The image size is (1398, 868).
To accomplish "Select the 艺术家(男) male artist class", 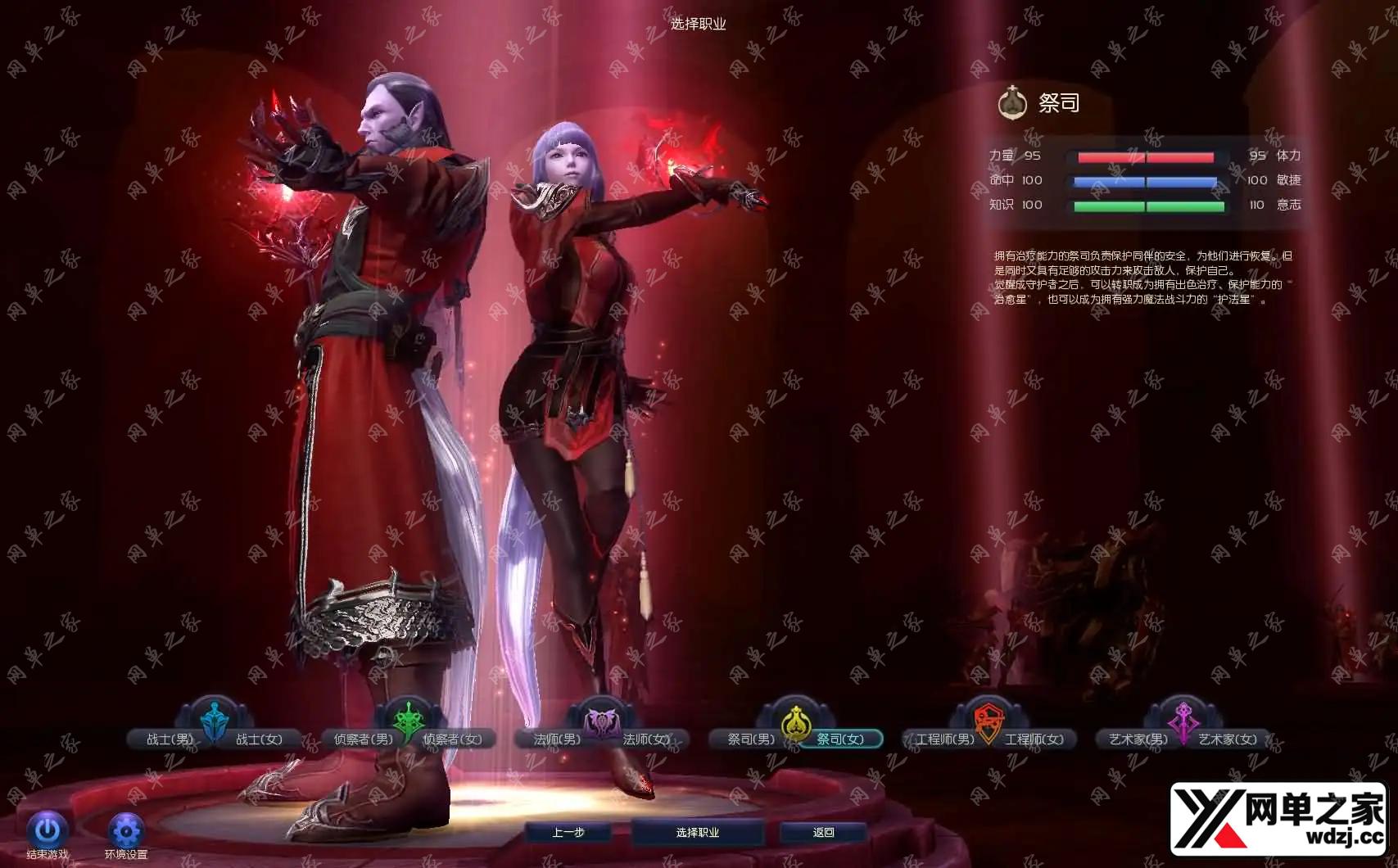I will [x=1138, y=739].
